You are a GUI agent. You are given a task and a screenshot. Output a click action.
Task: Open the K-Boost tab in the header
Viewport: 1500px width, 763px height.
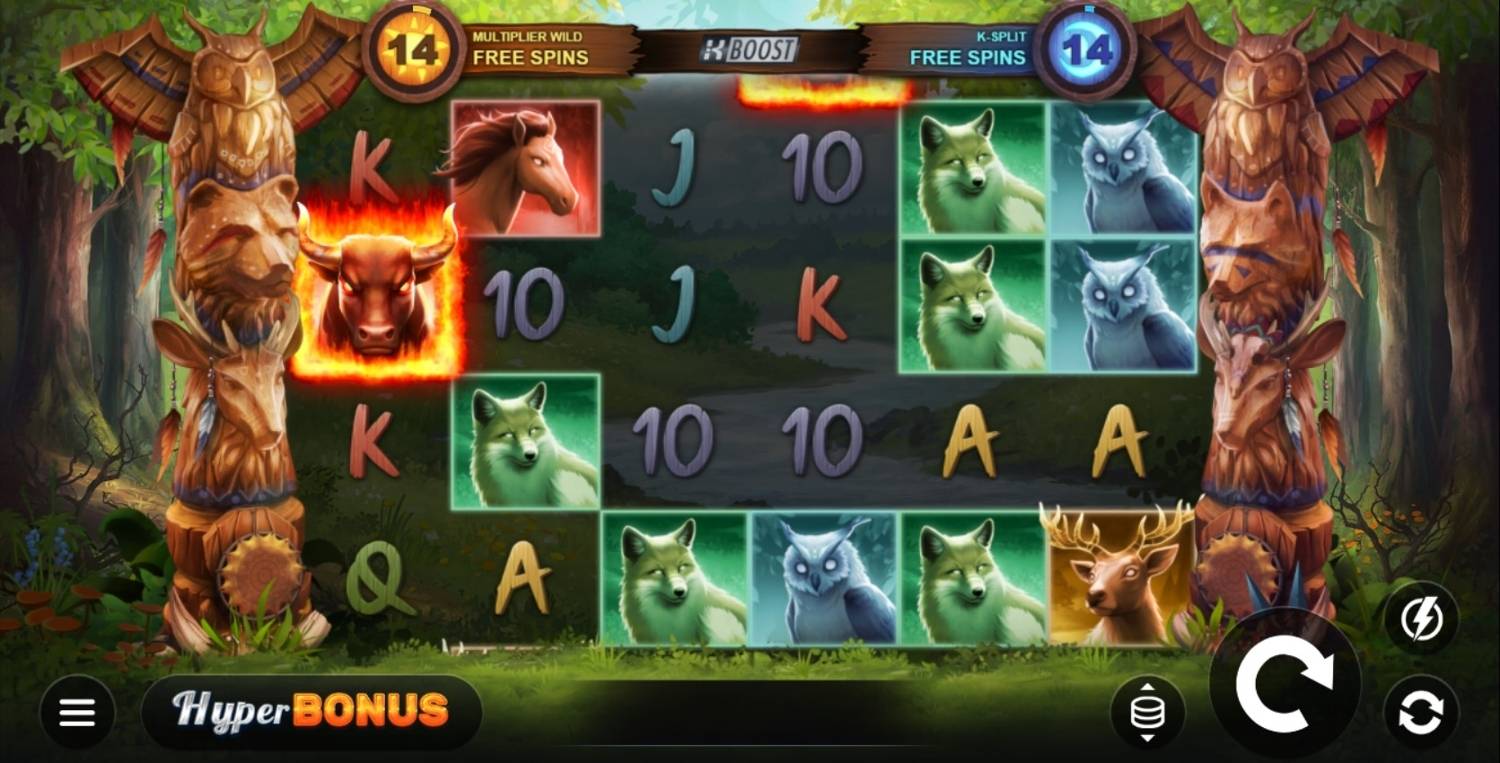pyautogui.click(x=750, y=50)
